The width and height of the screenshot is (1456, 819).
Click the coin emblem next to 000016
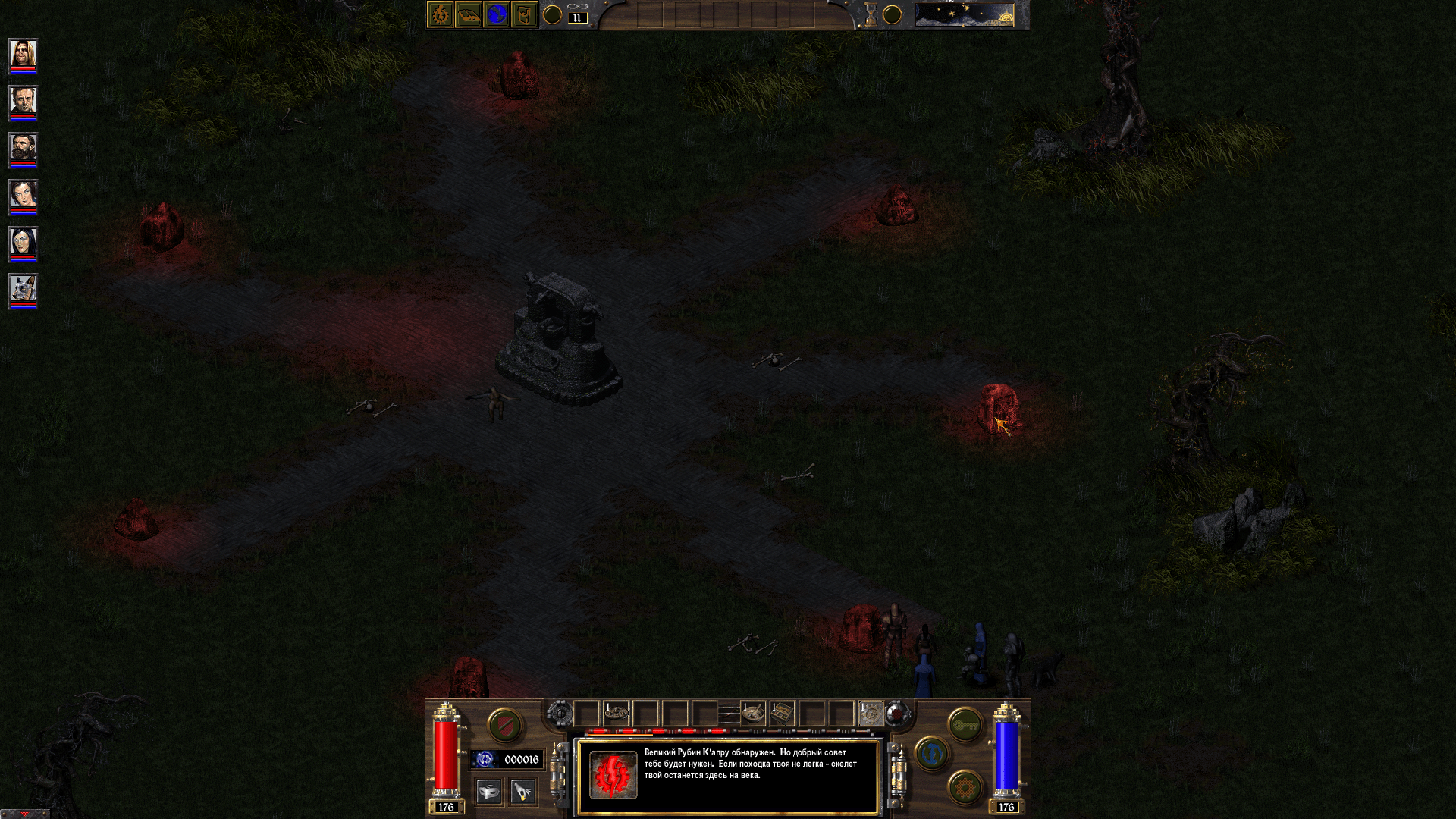click(485, 759)
